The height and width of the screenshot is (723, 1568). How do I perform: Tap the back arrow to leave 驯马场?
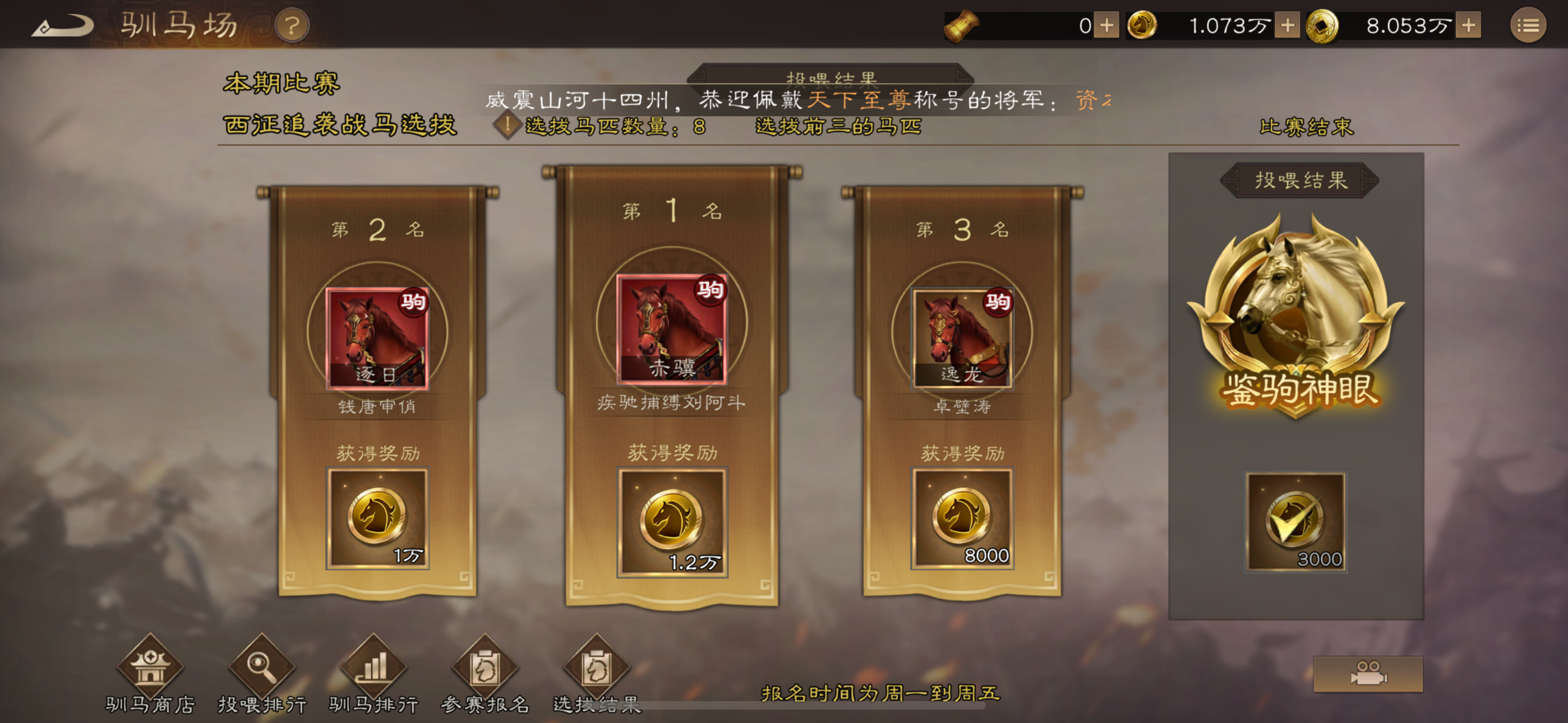click(x=63, y=26)
